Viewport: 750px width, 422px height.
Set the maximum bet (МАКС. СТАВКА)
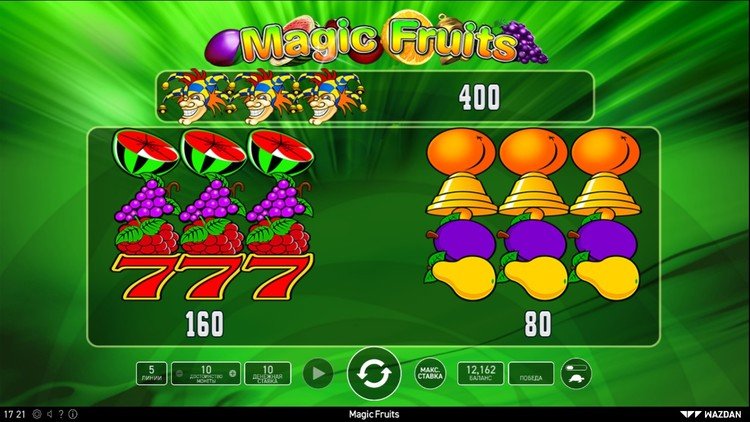430,374
